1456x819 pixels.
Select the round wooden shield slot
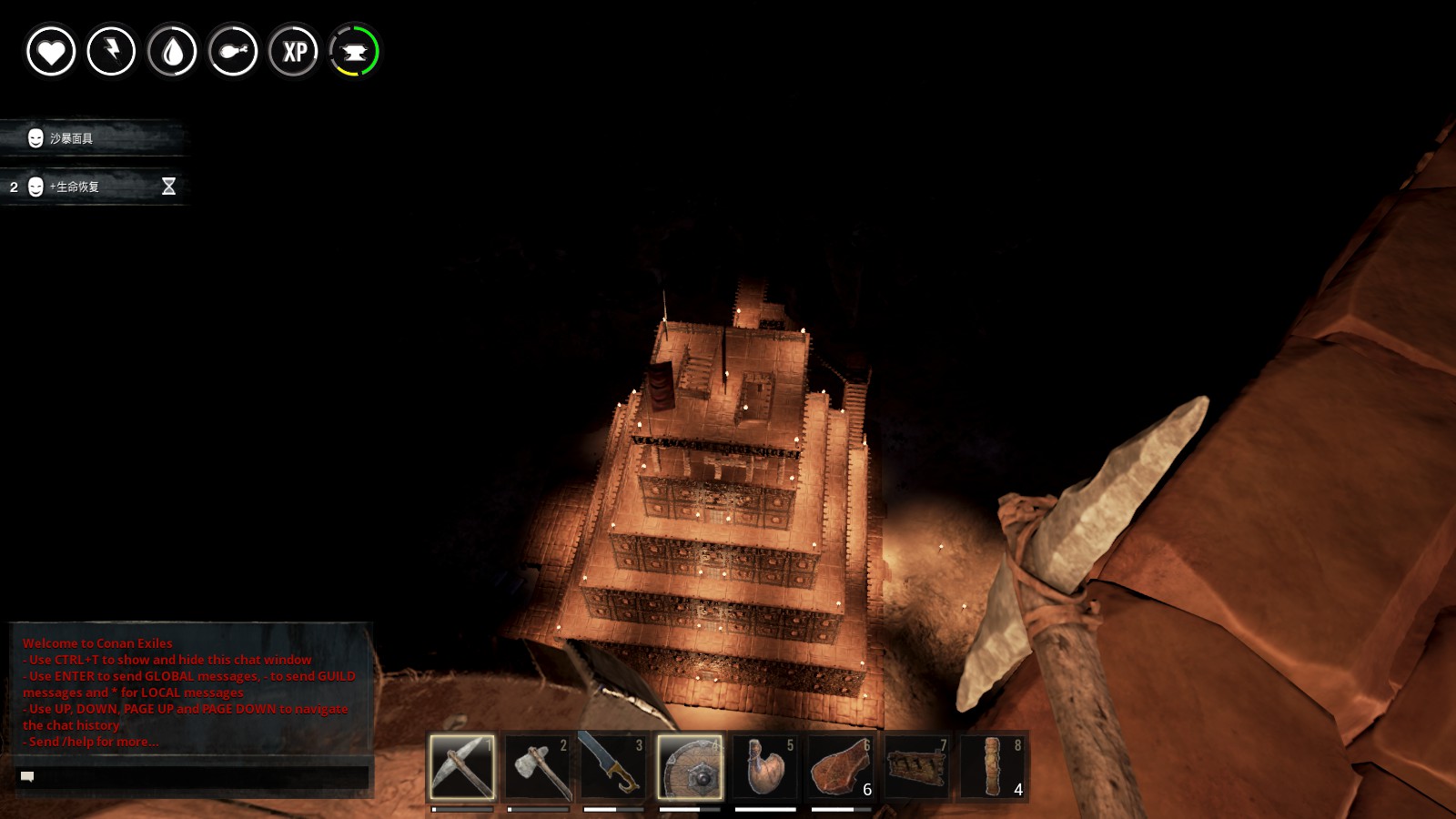tap(690, 766)
